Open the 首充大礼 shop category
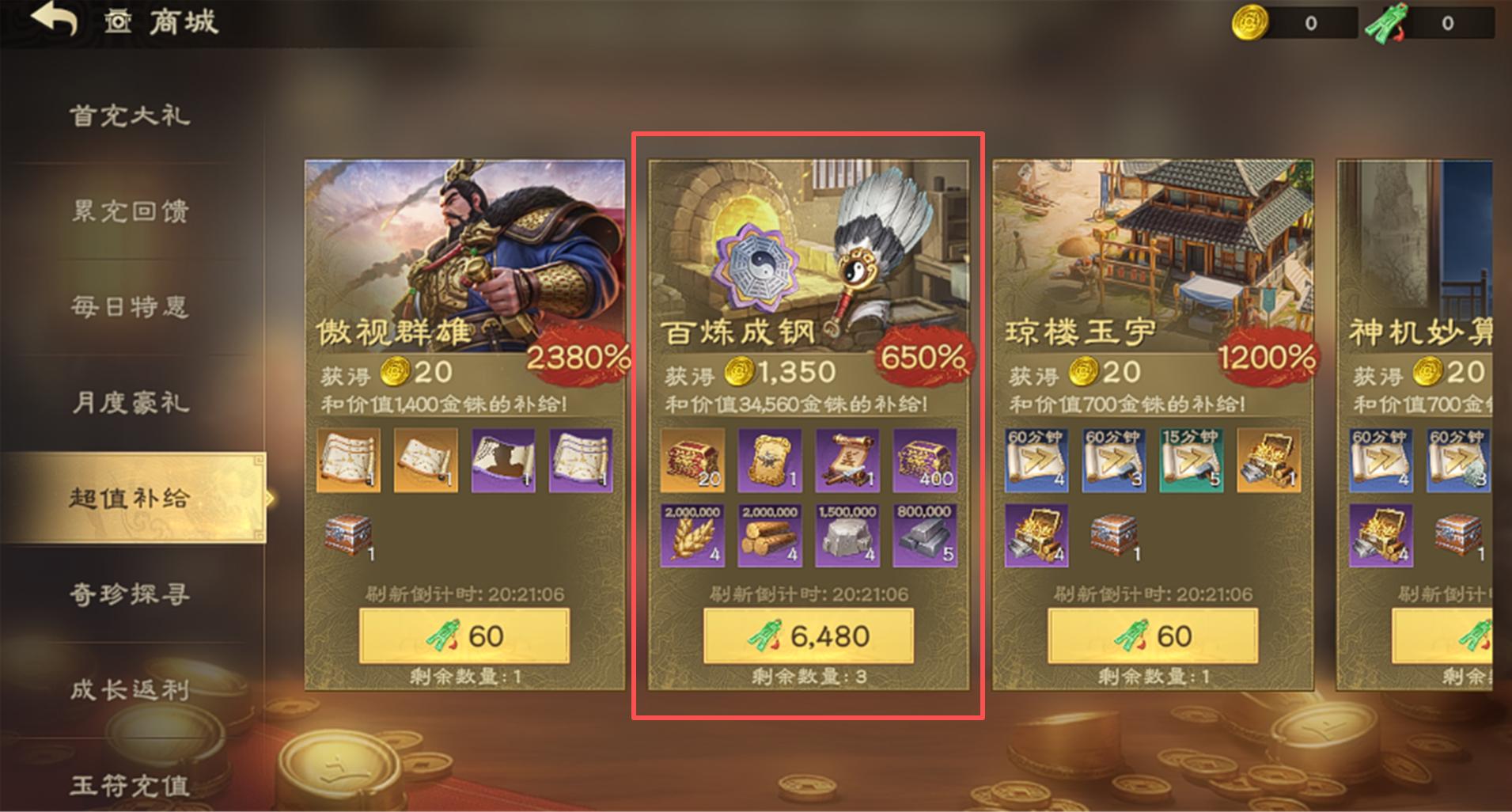The width and height of the screenshot is (1512, 812). click(131, 116)
